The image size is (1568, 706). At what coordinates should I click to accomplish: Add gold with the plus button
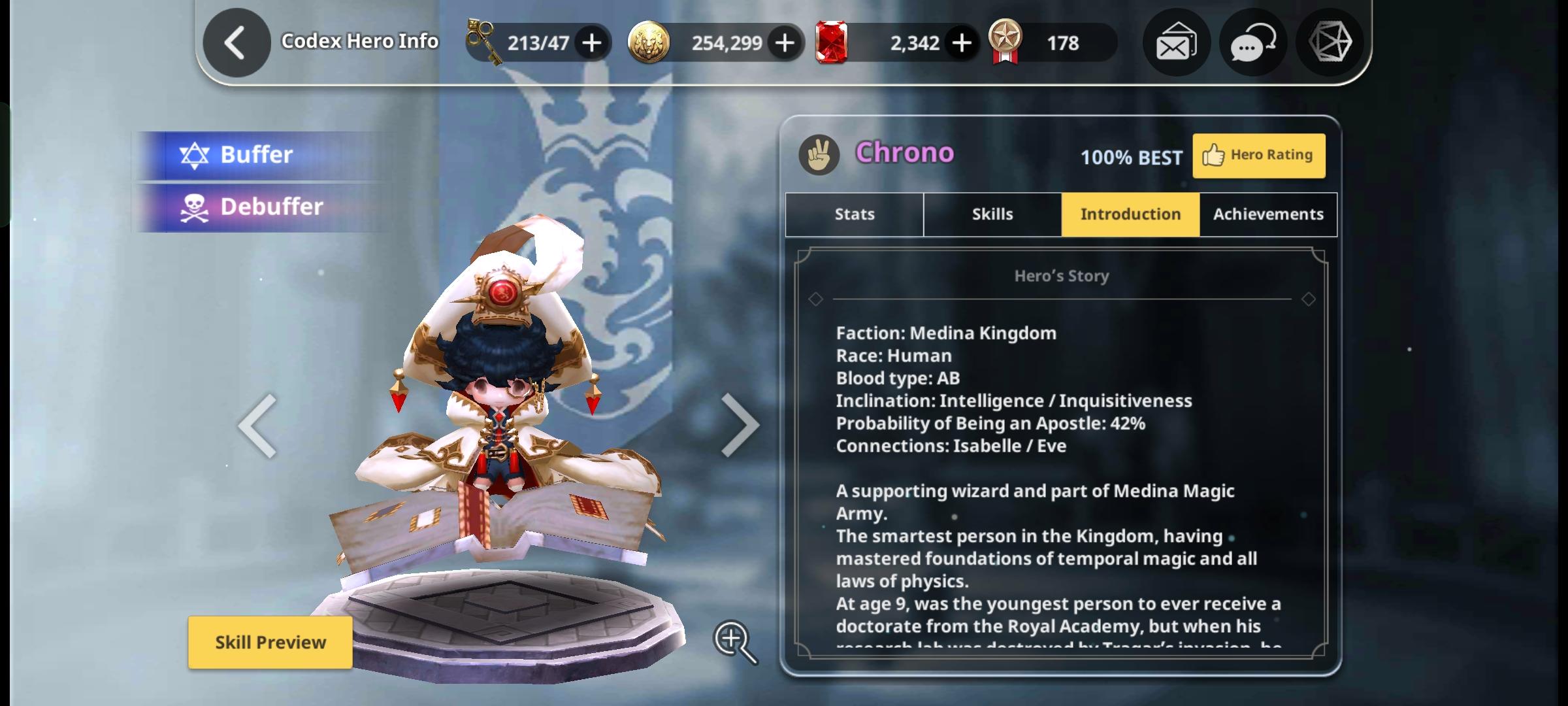(x=784, y=42)
